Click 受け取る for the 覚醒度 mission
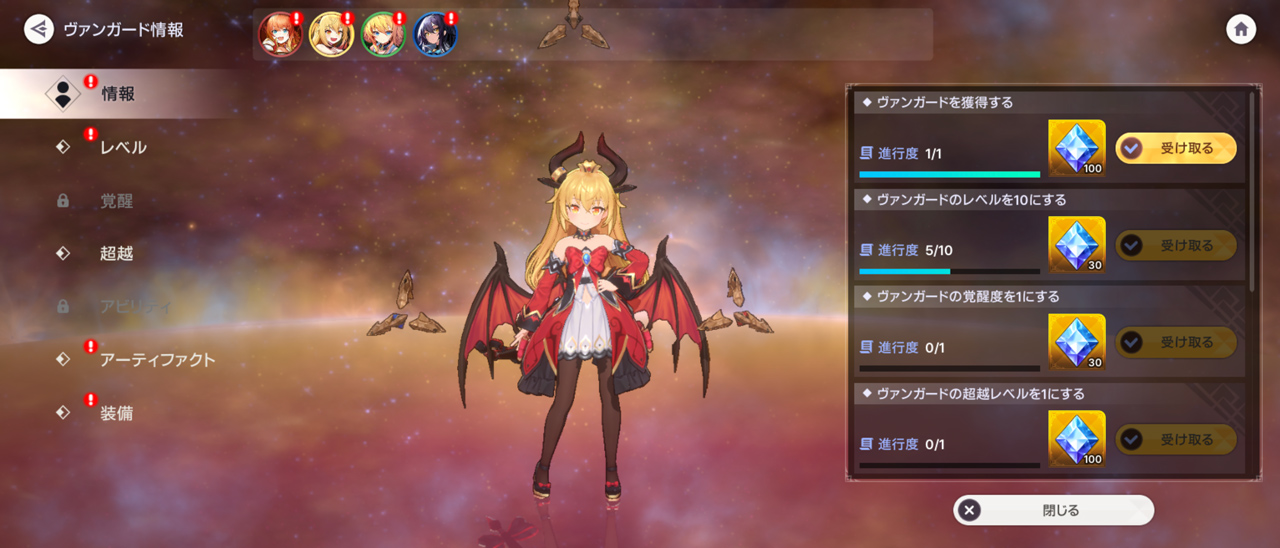Screen dimensions: 1280x548 (x=1175, y=342)
